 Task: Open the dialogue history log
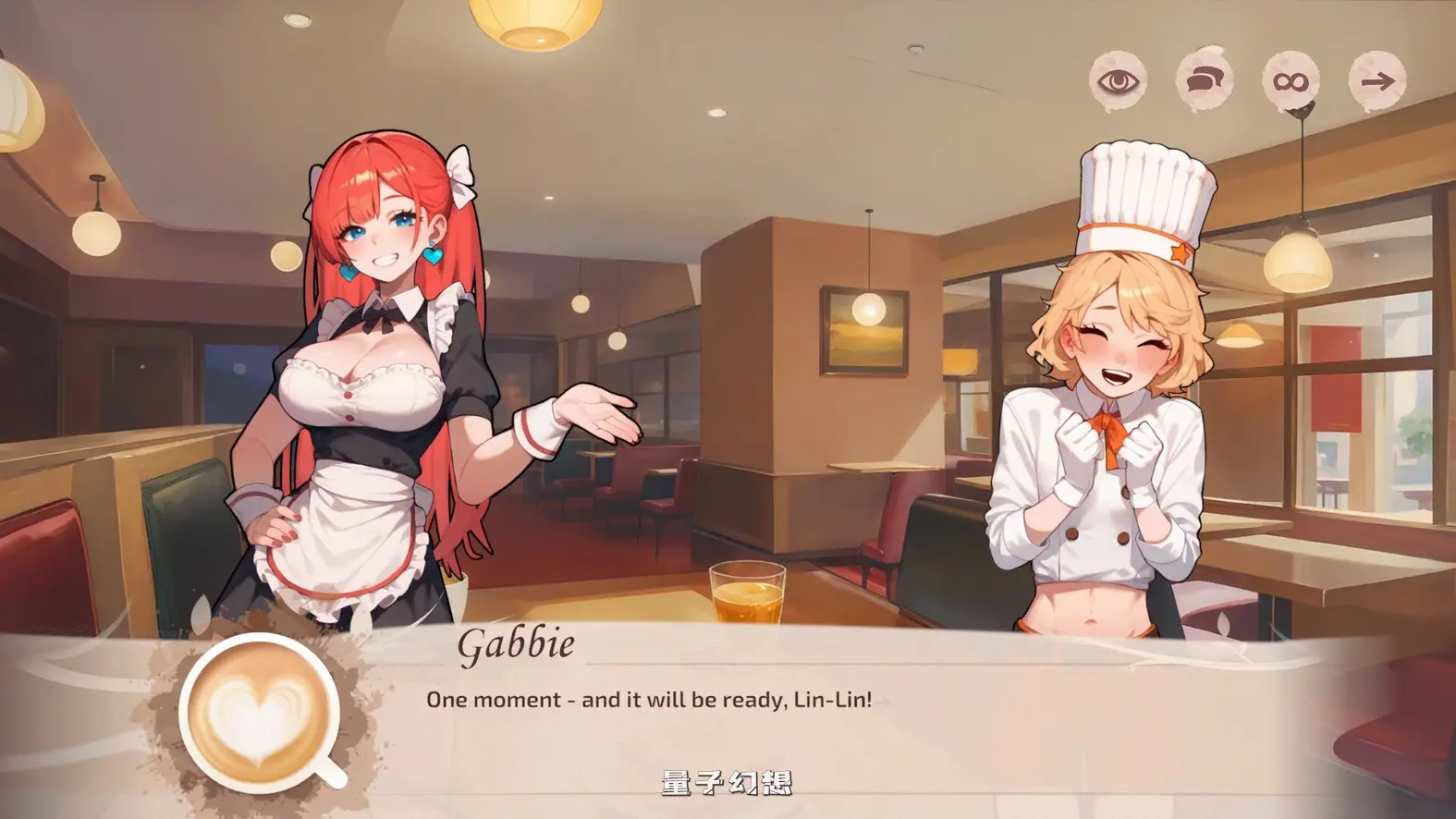point(1206,80)
